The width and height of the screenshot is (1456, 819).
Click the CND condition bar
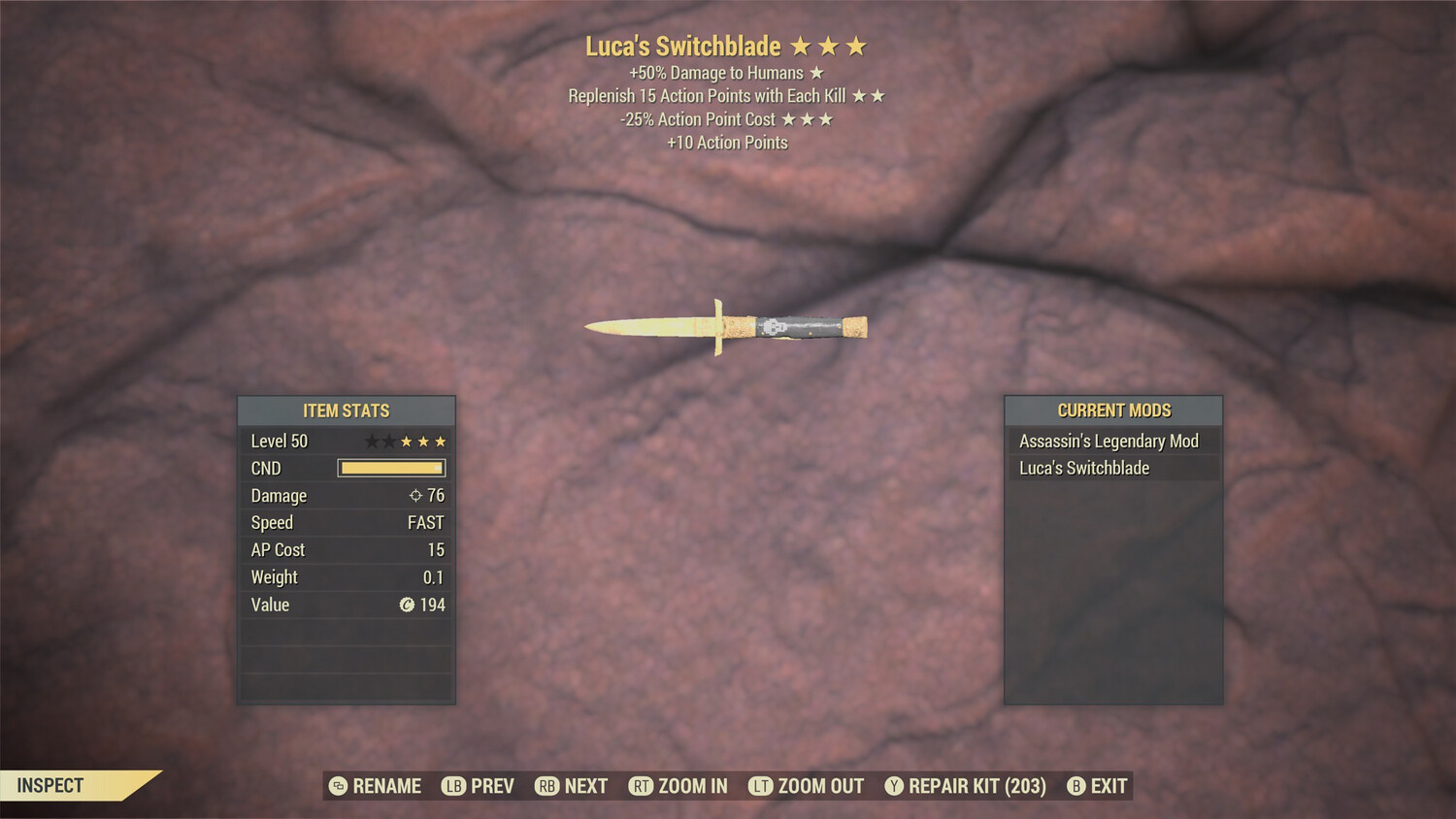(x=391, y=469)
